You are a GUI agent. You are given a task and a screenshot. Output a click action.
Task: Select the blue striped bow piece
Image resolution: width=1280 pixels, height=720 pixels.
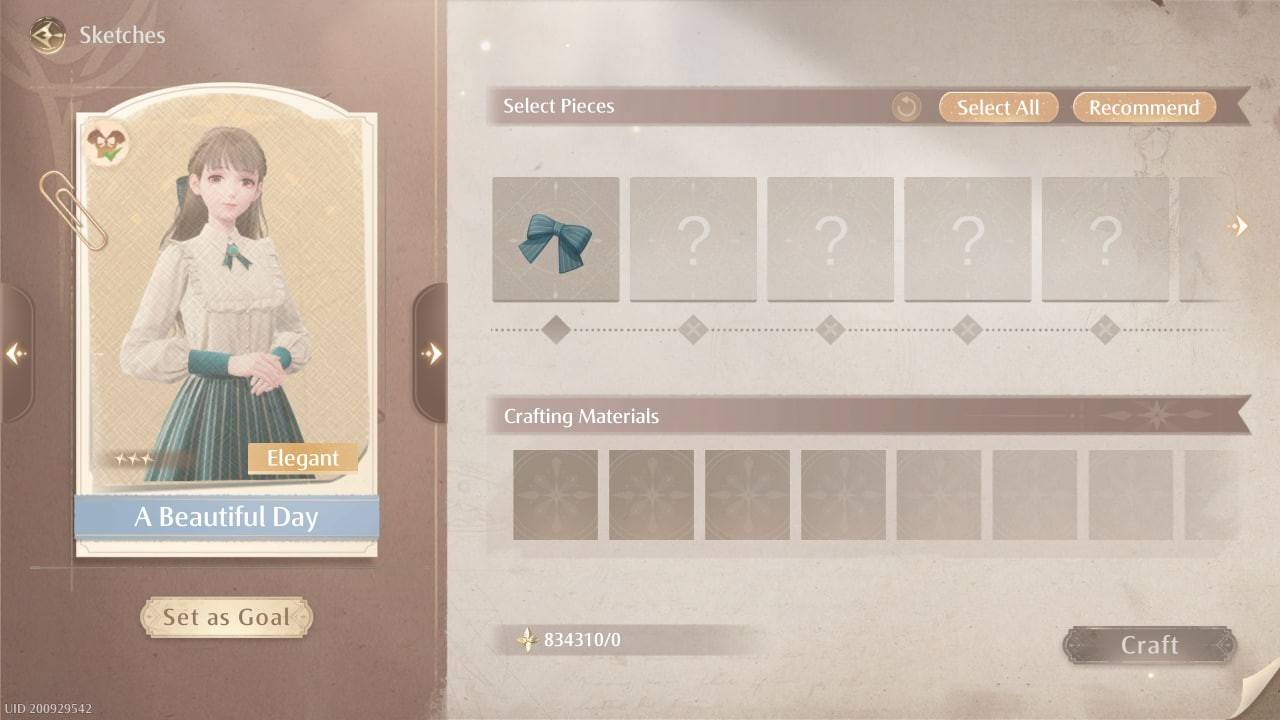click(556, 240)
